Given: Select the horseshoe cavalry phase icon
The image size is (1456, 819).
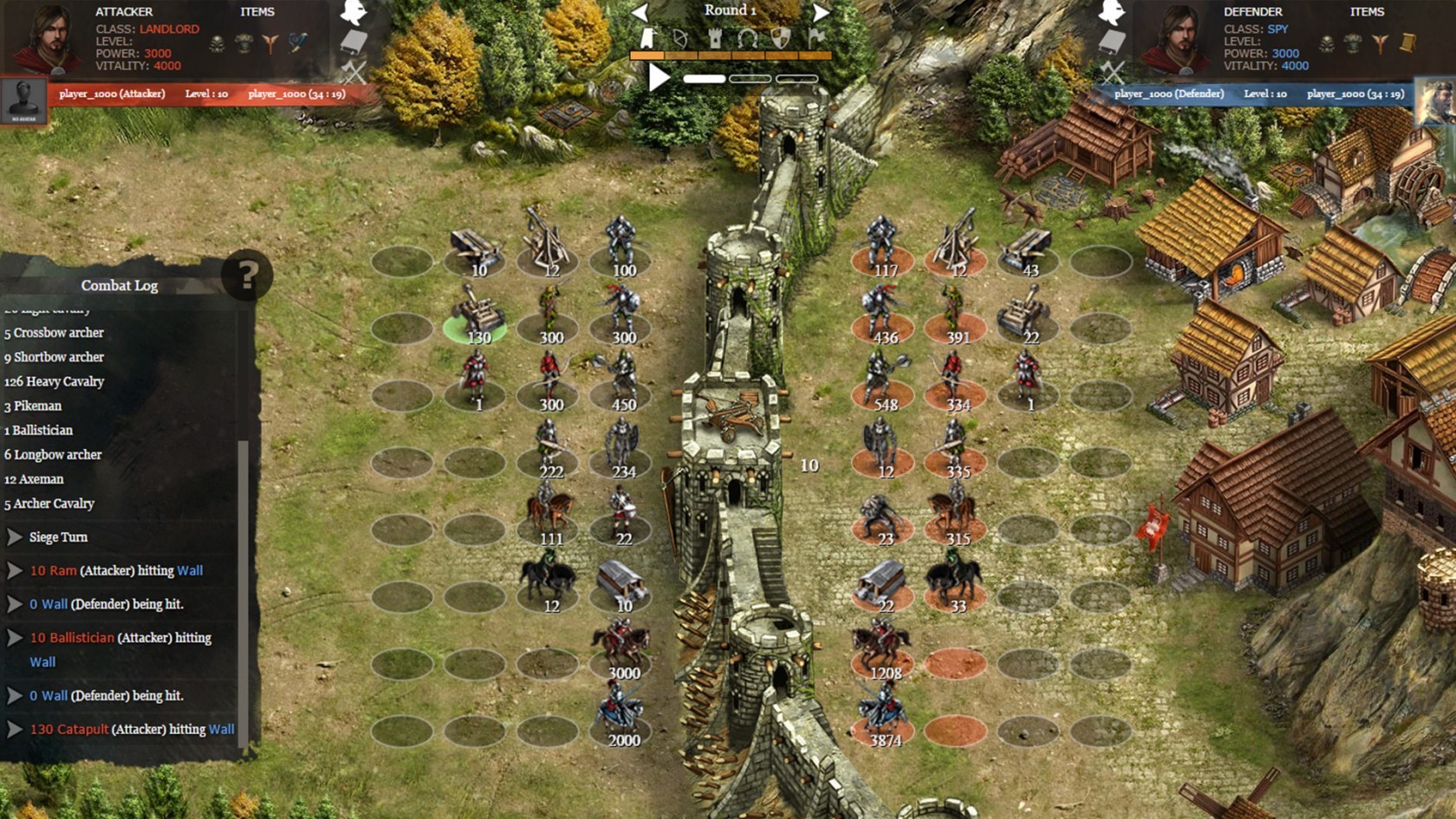Looking at the screenshot, I should pos(747,39).
